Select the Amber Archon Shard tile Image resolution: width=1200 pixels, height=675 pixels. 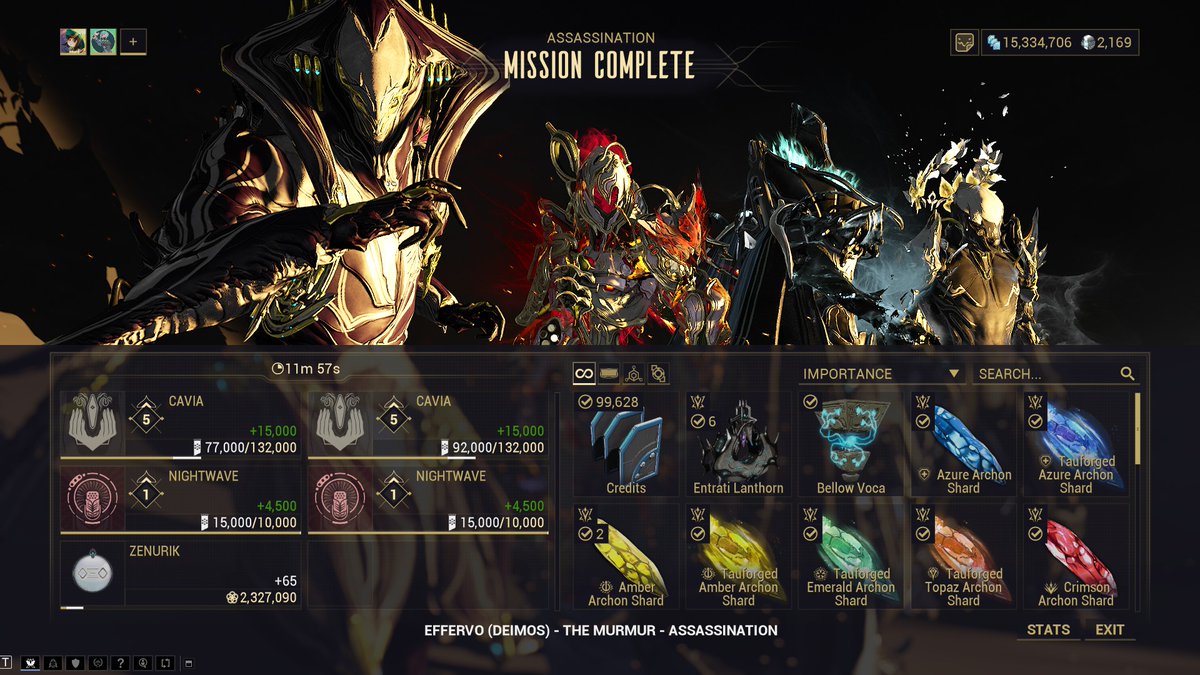coord(626,557)
